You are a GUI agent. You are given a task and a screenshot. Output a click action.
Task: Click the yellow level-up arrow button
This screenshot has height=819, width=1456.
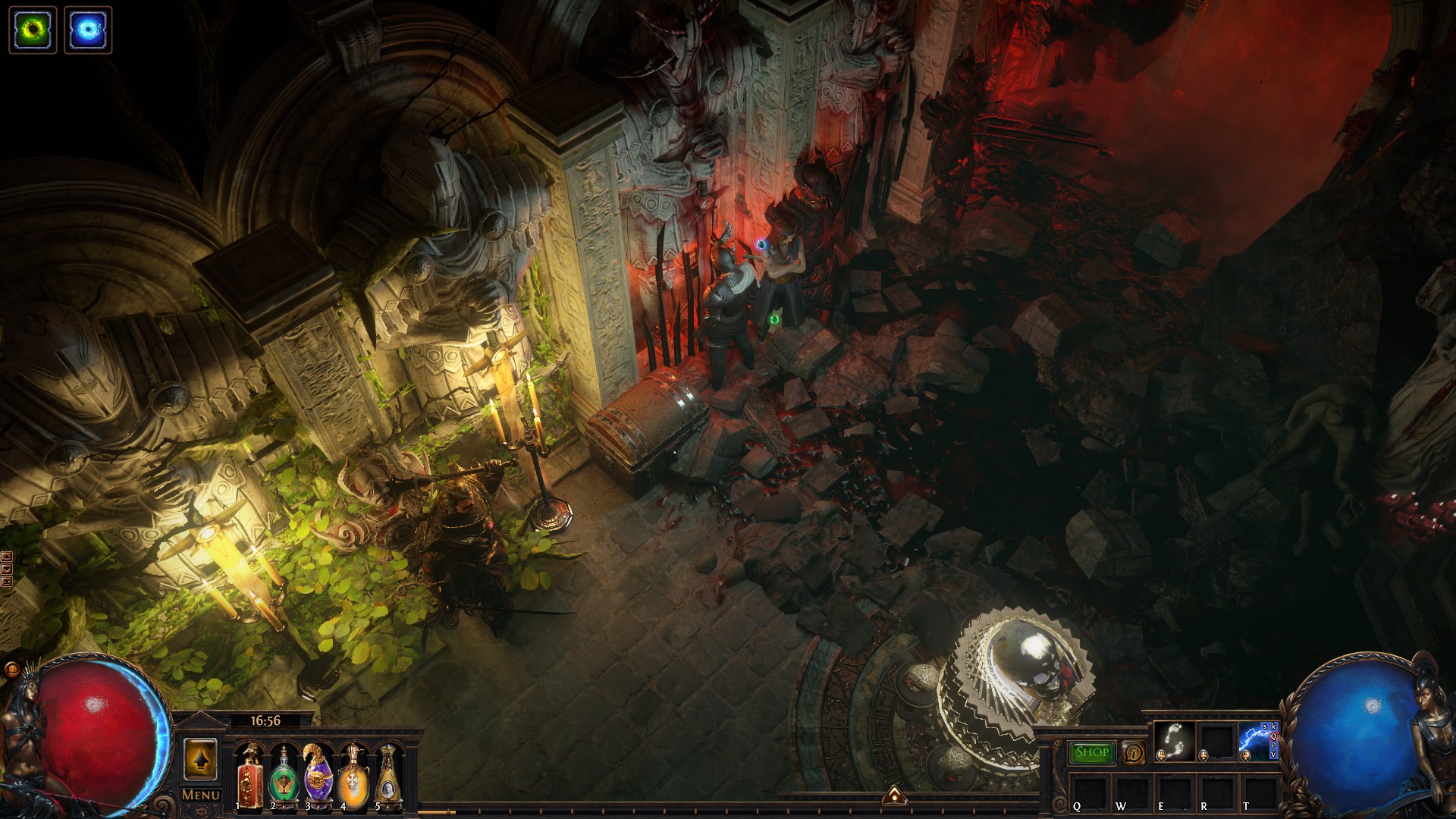pos(200,758)
